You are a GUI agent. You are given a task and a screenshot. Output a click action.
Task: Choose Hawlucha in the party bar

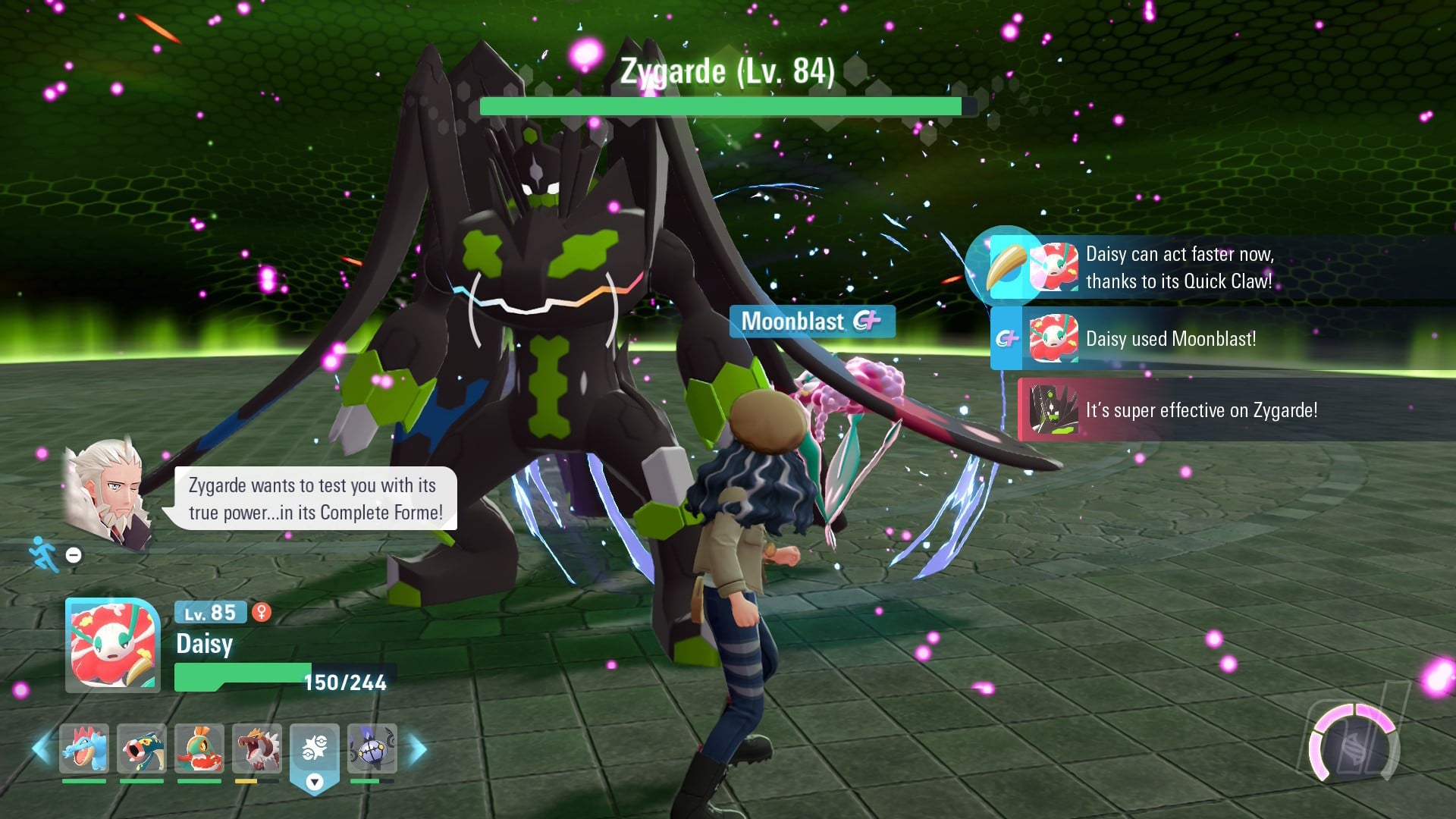[x=199, y=748]
